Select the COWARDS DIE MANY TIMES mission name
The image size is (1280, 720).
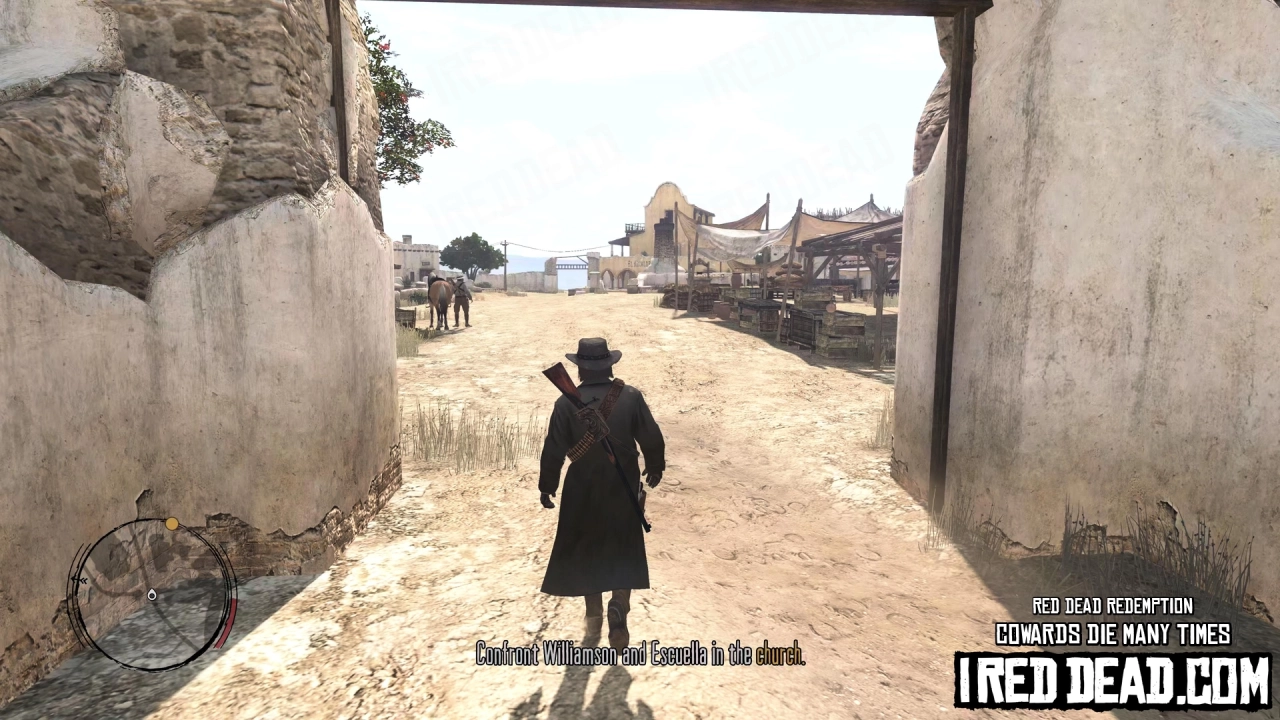coord(1112,634)
